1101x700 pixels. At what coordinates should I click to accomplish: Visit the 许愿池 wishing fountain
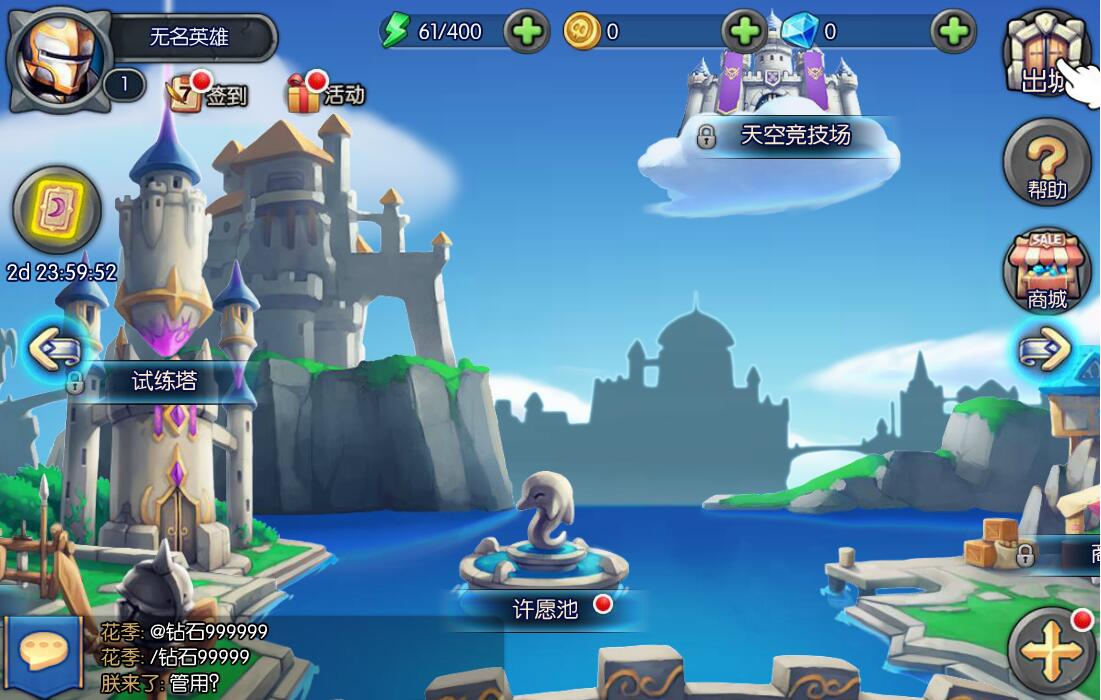pyautogui.click(x=545, y=608)
